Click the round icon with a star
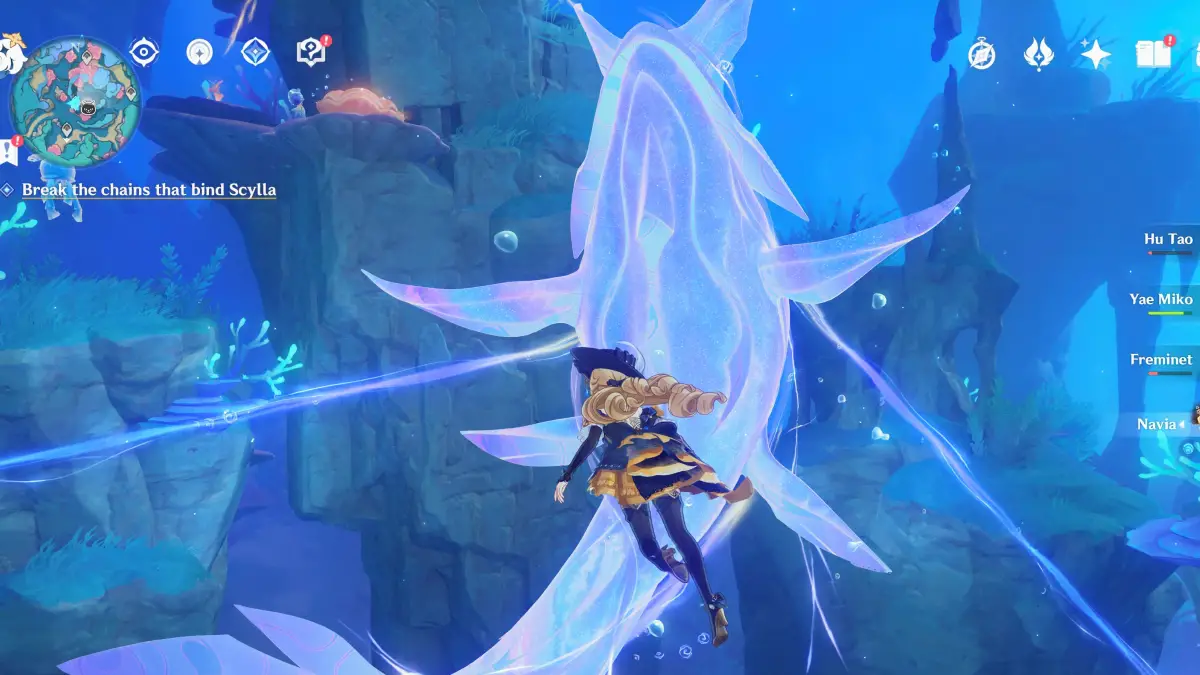Viewport: 1200px width, 675px height. coord(200,52)
